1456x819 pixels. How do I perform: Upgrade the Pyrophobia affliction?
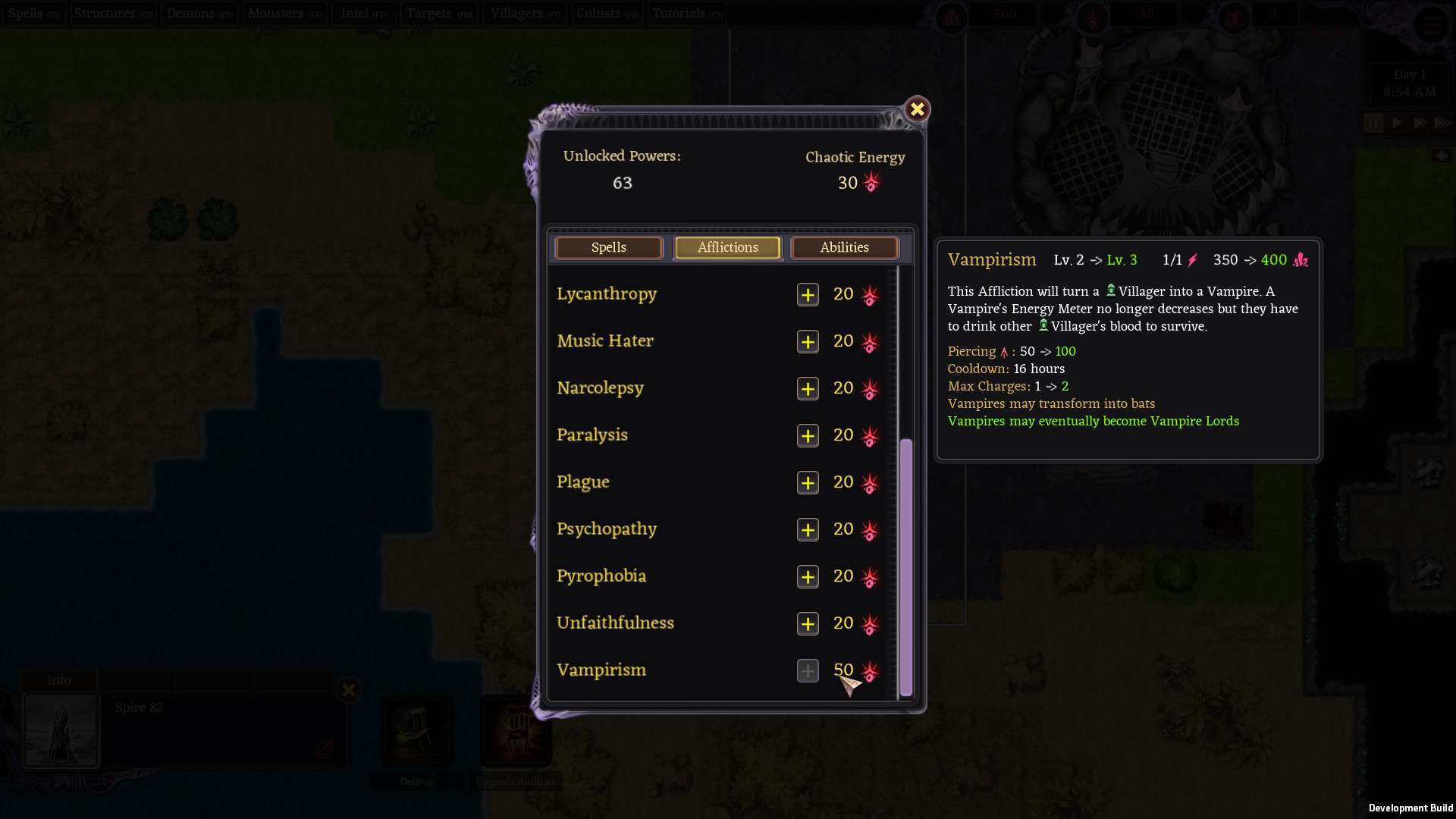(x=808, y=577)
